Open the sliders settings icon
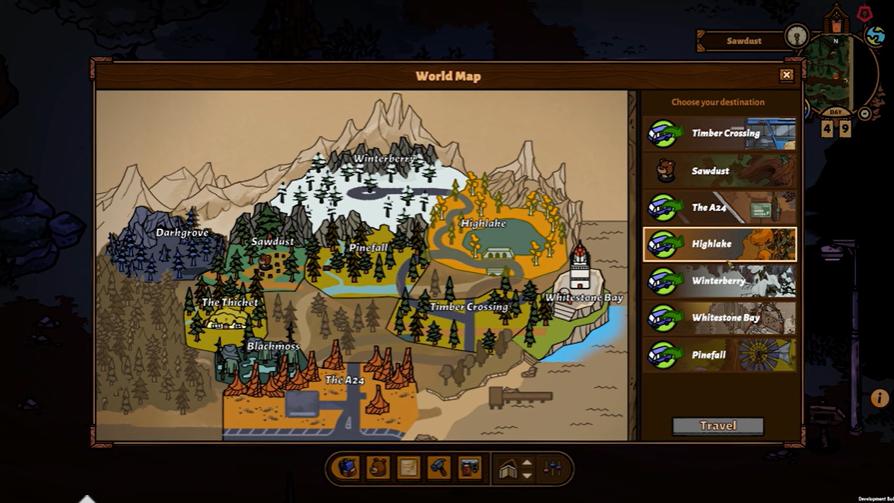This screenshot has width=894, height=503. point(551,467)
